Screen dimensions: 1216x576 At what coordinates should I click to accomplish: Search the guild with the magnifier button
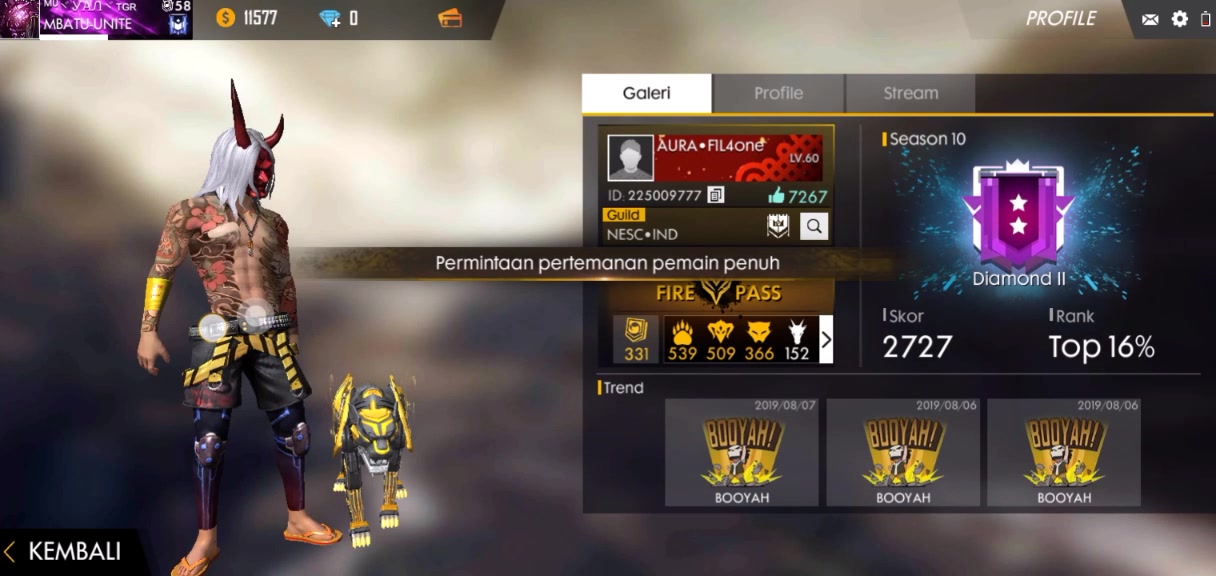pos(814,227)
